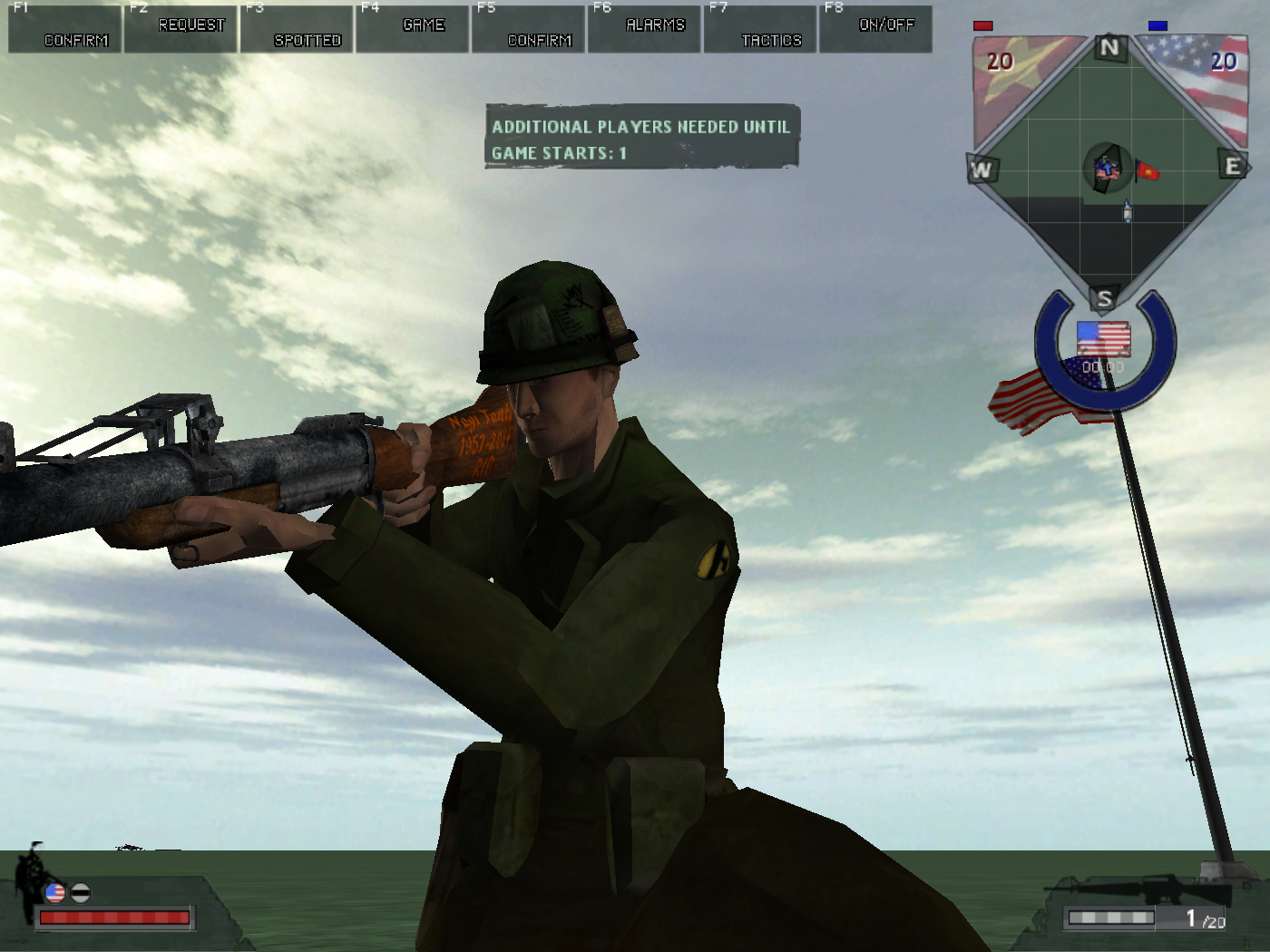Toggle the F8 On/Off radio option

(876, 30)
